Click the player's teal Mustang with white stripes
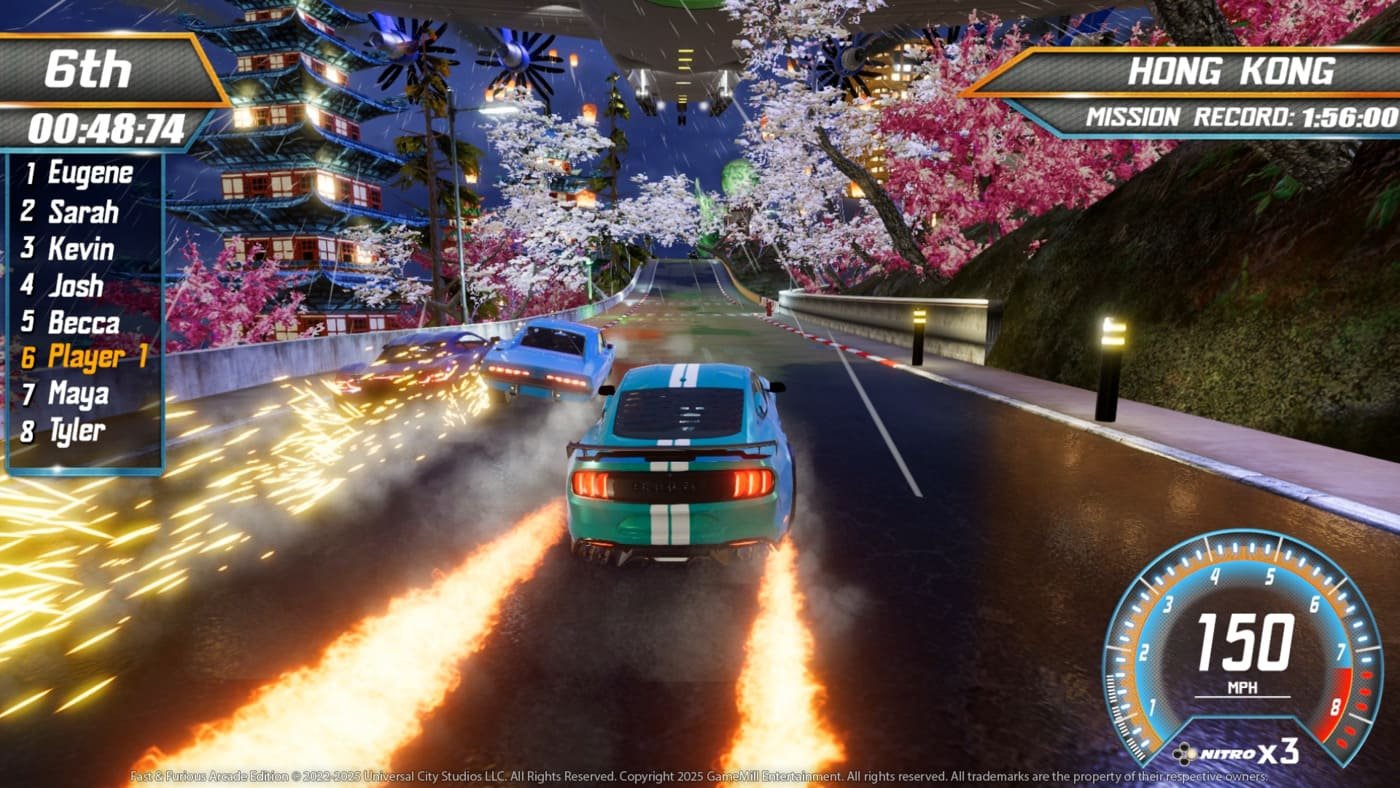The width and height of the screenshot is (1400, 788). (x=680, y=460)
